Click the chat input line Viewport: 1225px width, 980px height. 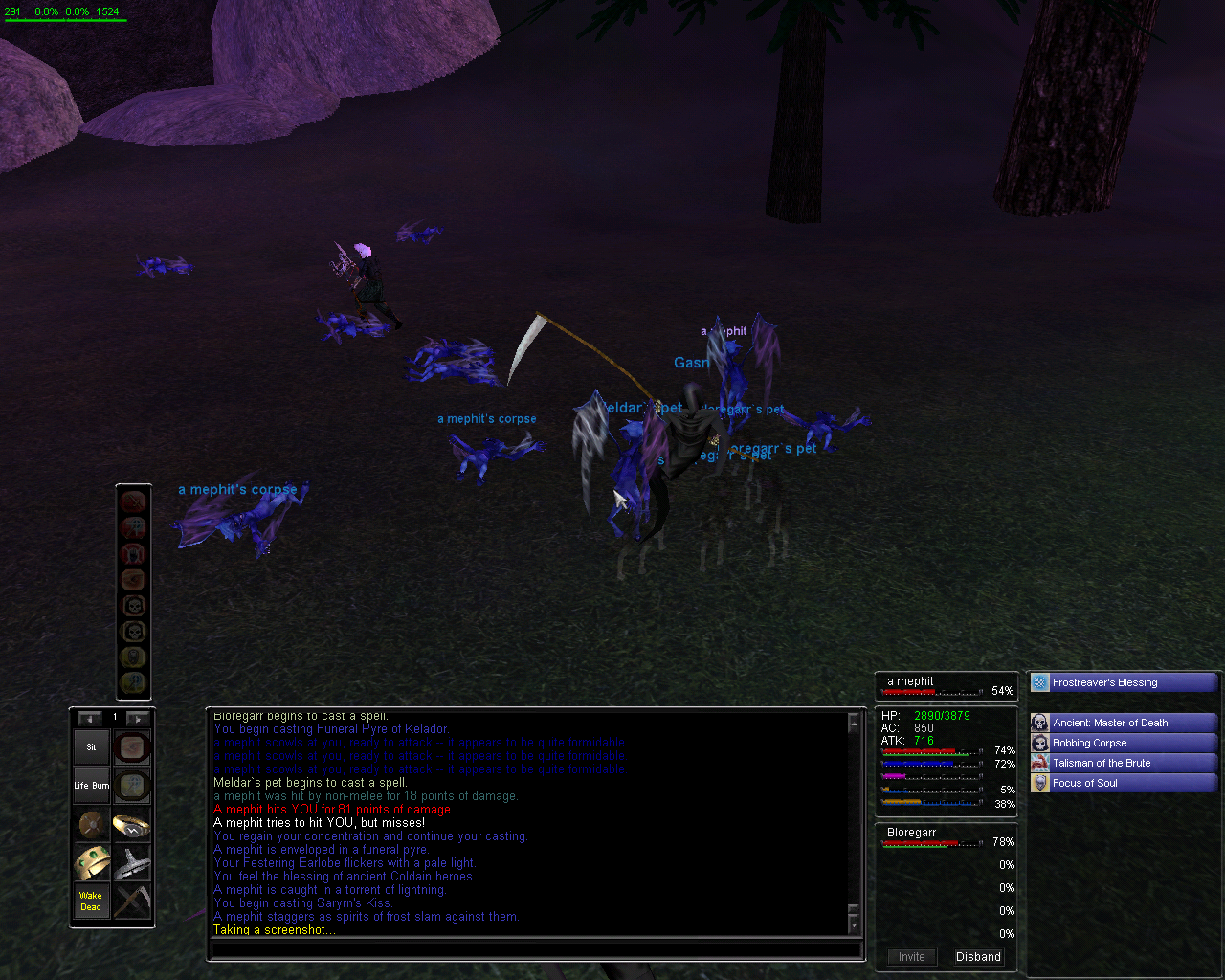tap(536, 950)
